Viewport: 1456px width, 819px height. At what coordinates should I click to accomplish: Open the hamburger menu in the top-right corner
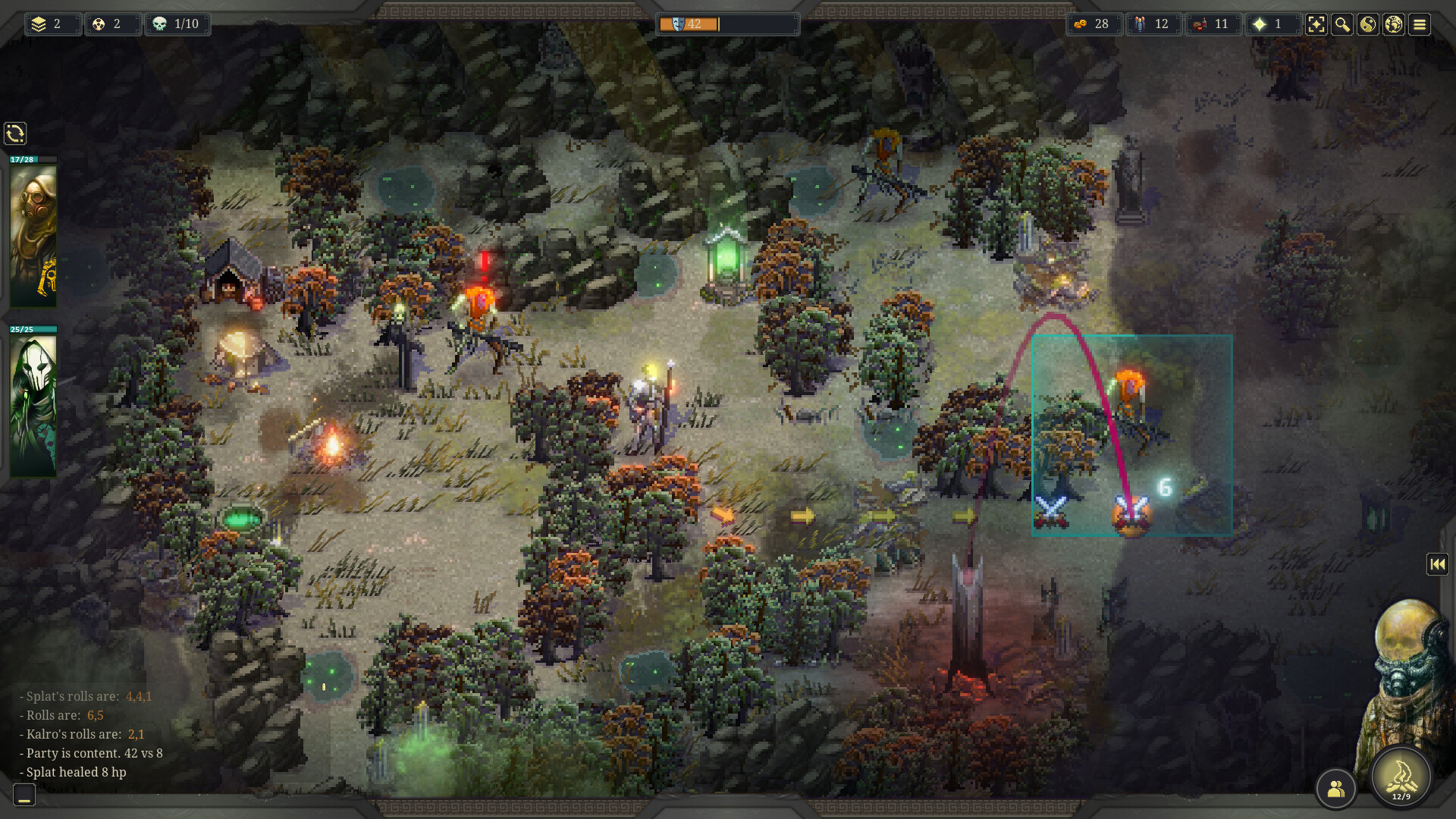(1418, 25)
